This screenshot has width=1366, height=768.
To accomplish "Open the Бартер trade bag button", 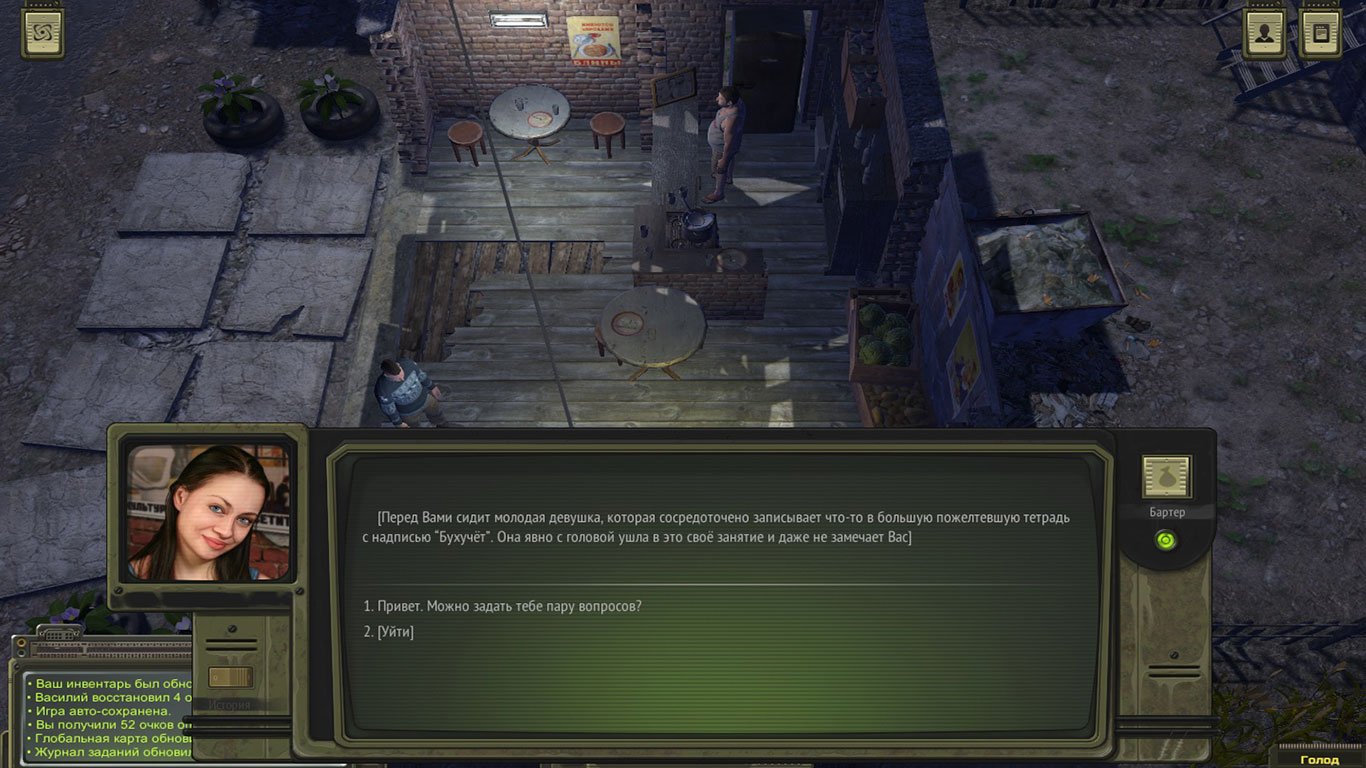I will (1166, 478).
